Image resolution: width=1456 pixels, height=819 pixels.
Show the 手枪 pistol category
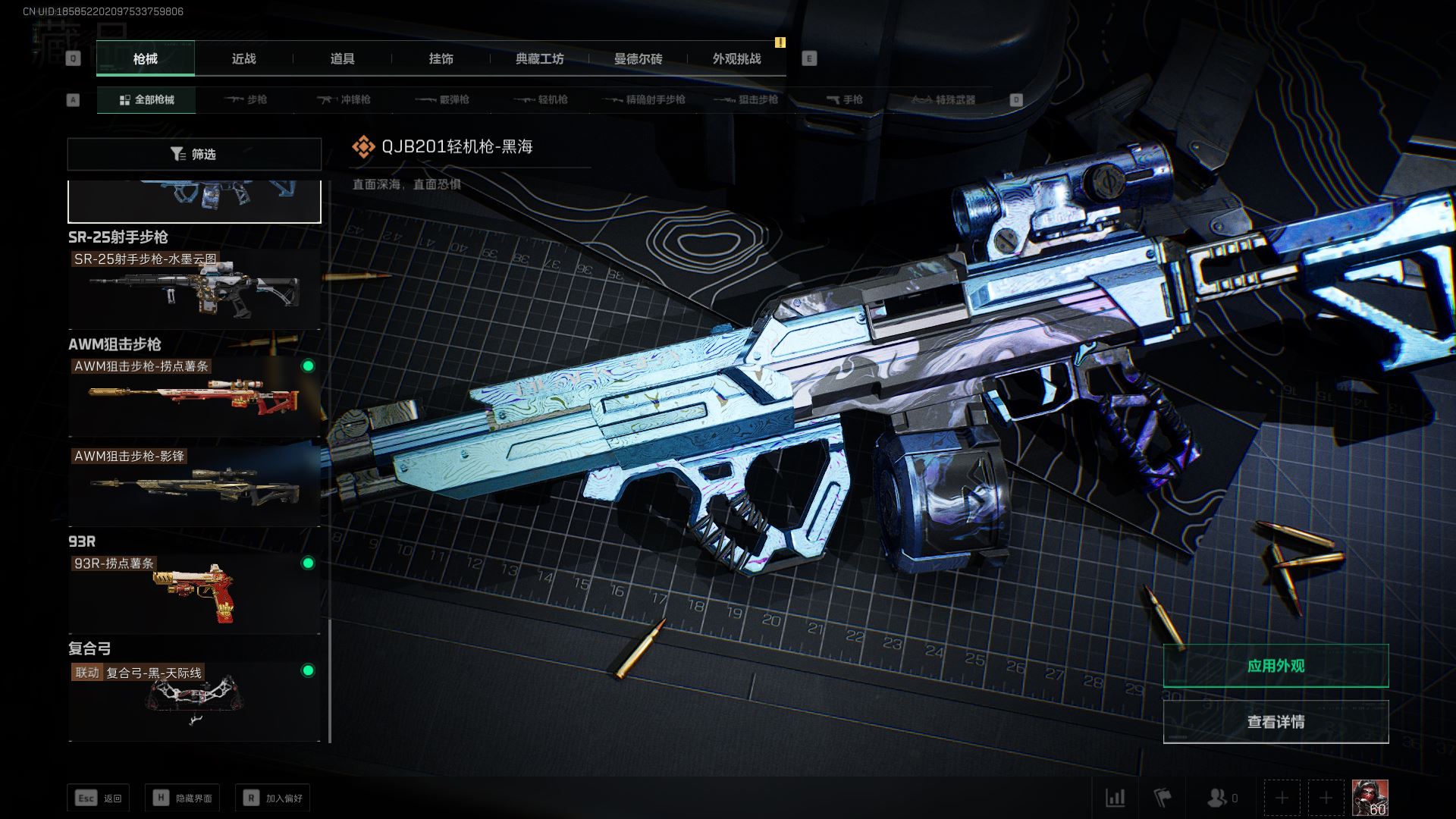coord(844,100)
